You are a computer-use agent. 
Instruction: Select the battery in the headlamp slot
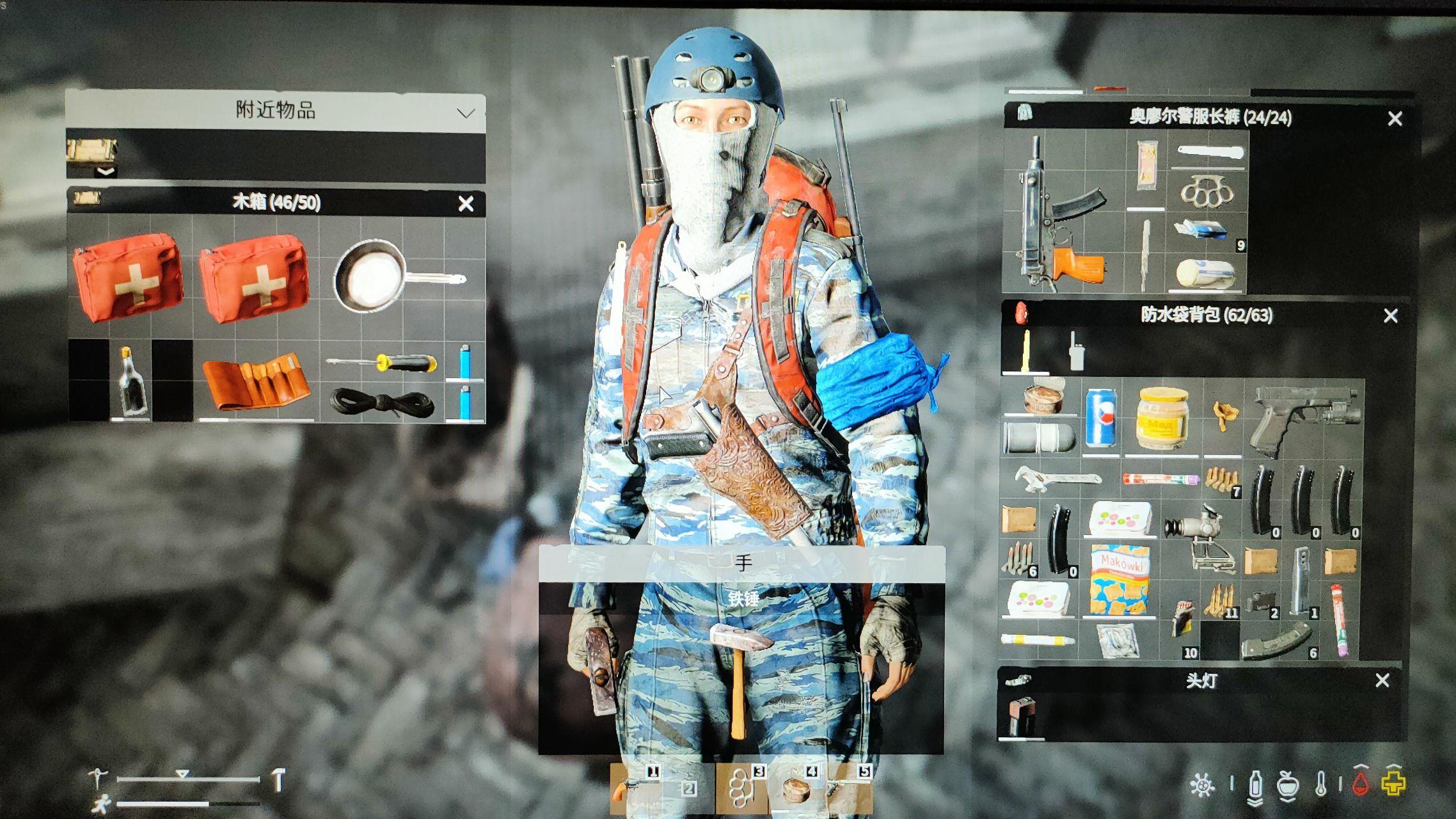point(1022,715)
